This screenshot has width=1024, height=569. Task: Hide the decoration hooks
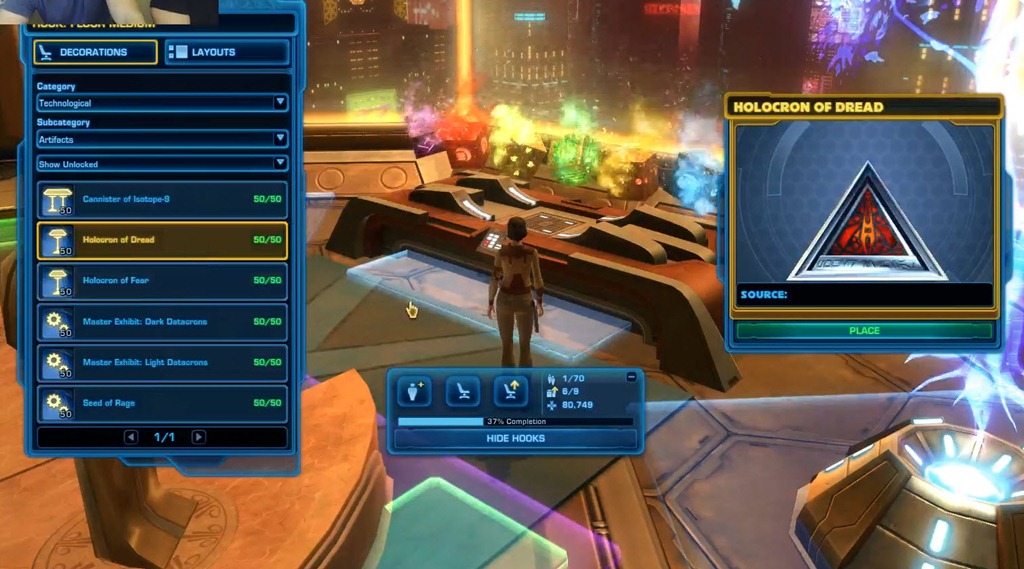tap(515, 439)
